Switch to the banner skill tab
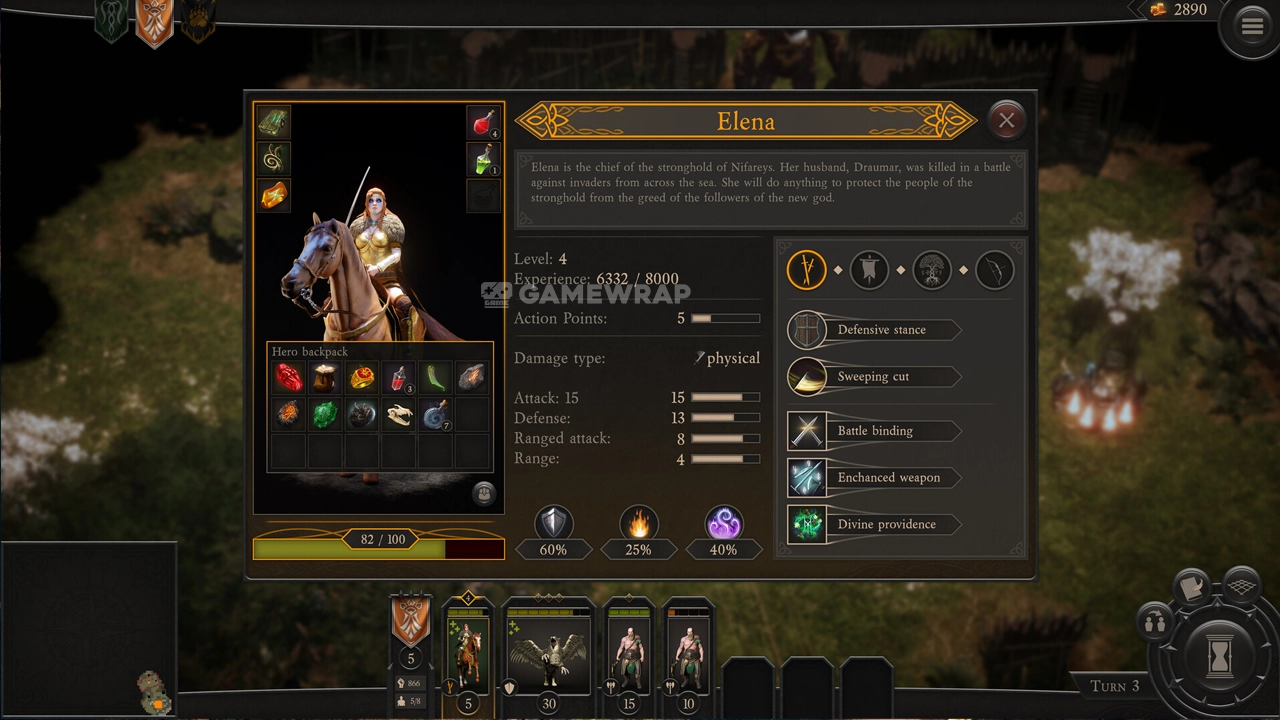Image resolution: width=1280 pixels, height=720 pixels. click(x=868, y=270)
